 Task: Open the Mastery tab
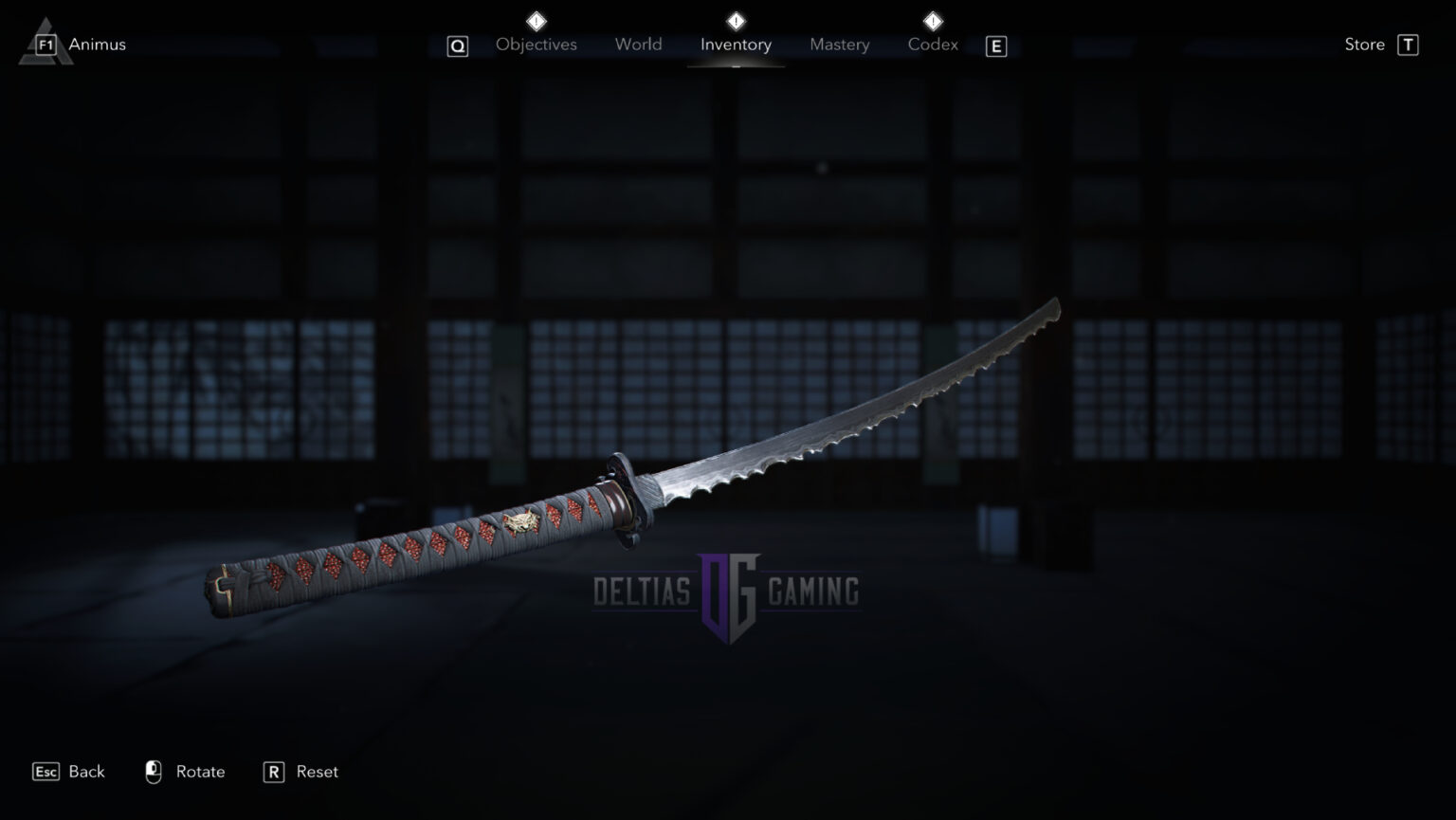[839, 44]
